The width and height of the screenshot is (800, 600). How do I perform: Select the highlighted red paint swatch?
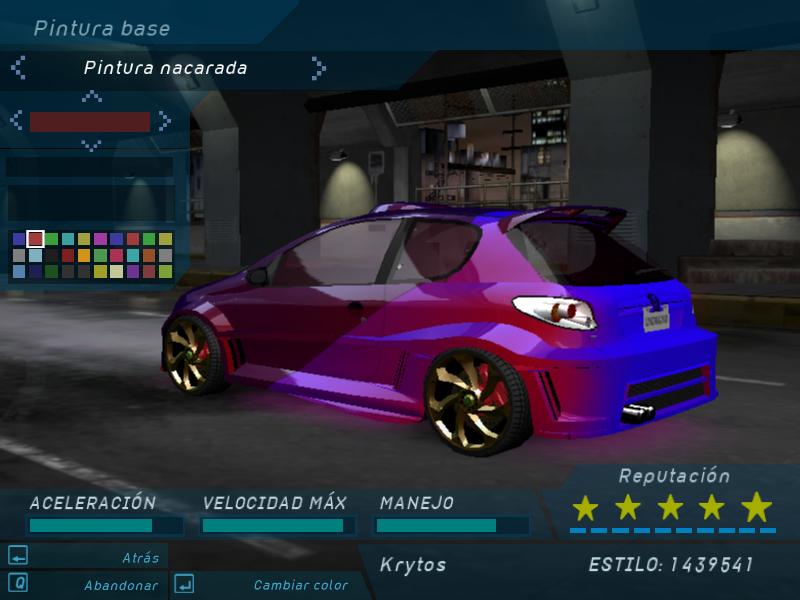tap(35, 239)
